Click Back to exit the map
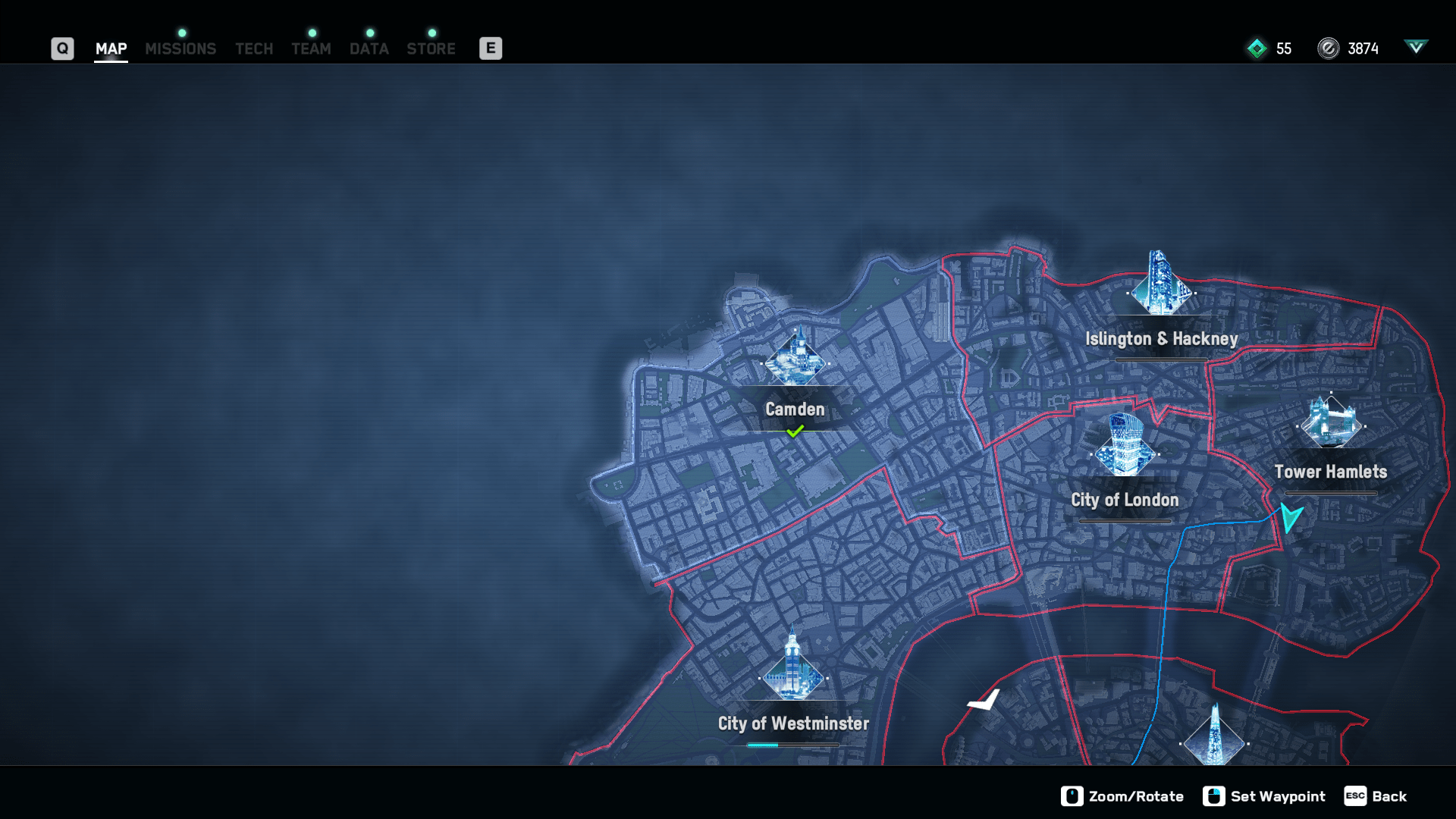 (1375, 796)
